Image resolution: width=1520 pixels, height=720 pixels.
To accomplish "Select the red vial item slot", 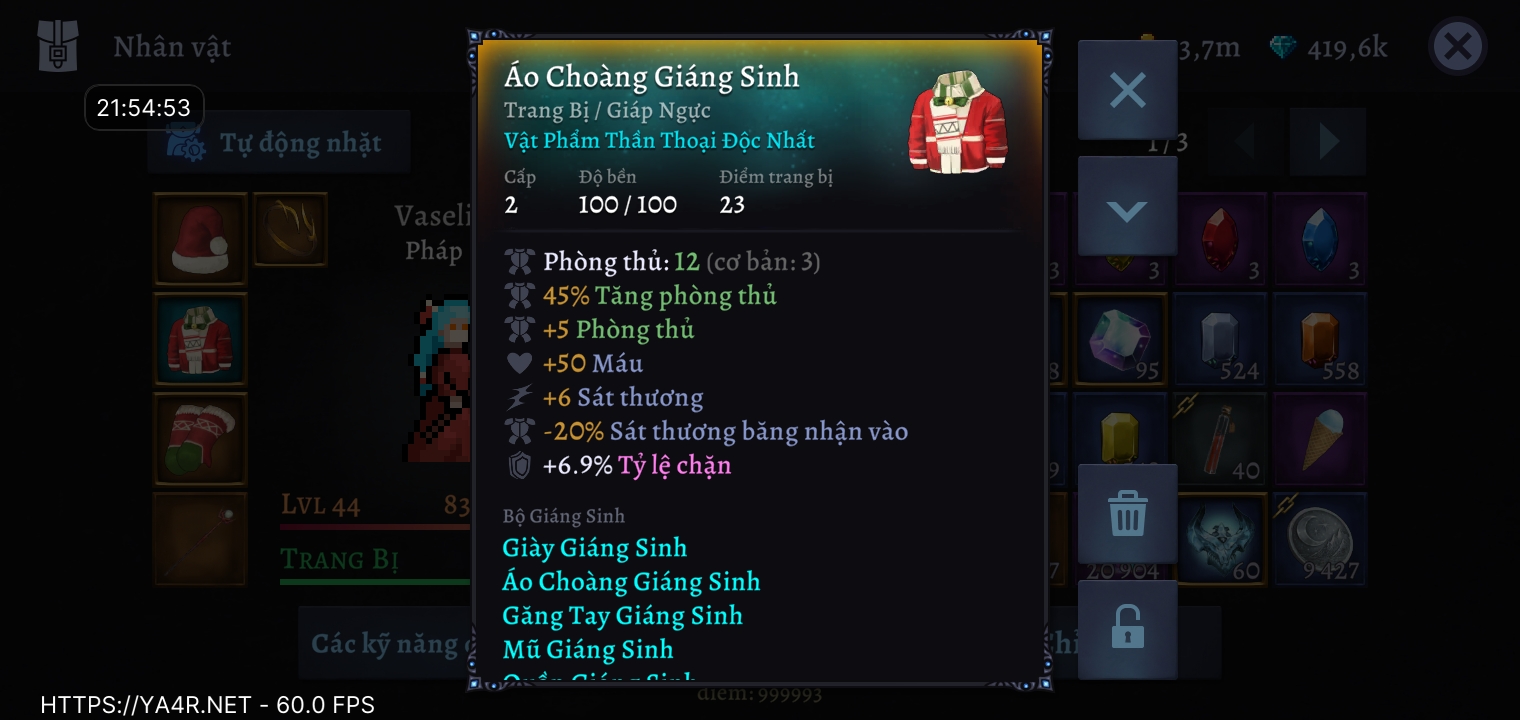I will [x=1220, y=439].
